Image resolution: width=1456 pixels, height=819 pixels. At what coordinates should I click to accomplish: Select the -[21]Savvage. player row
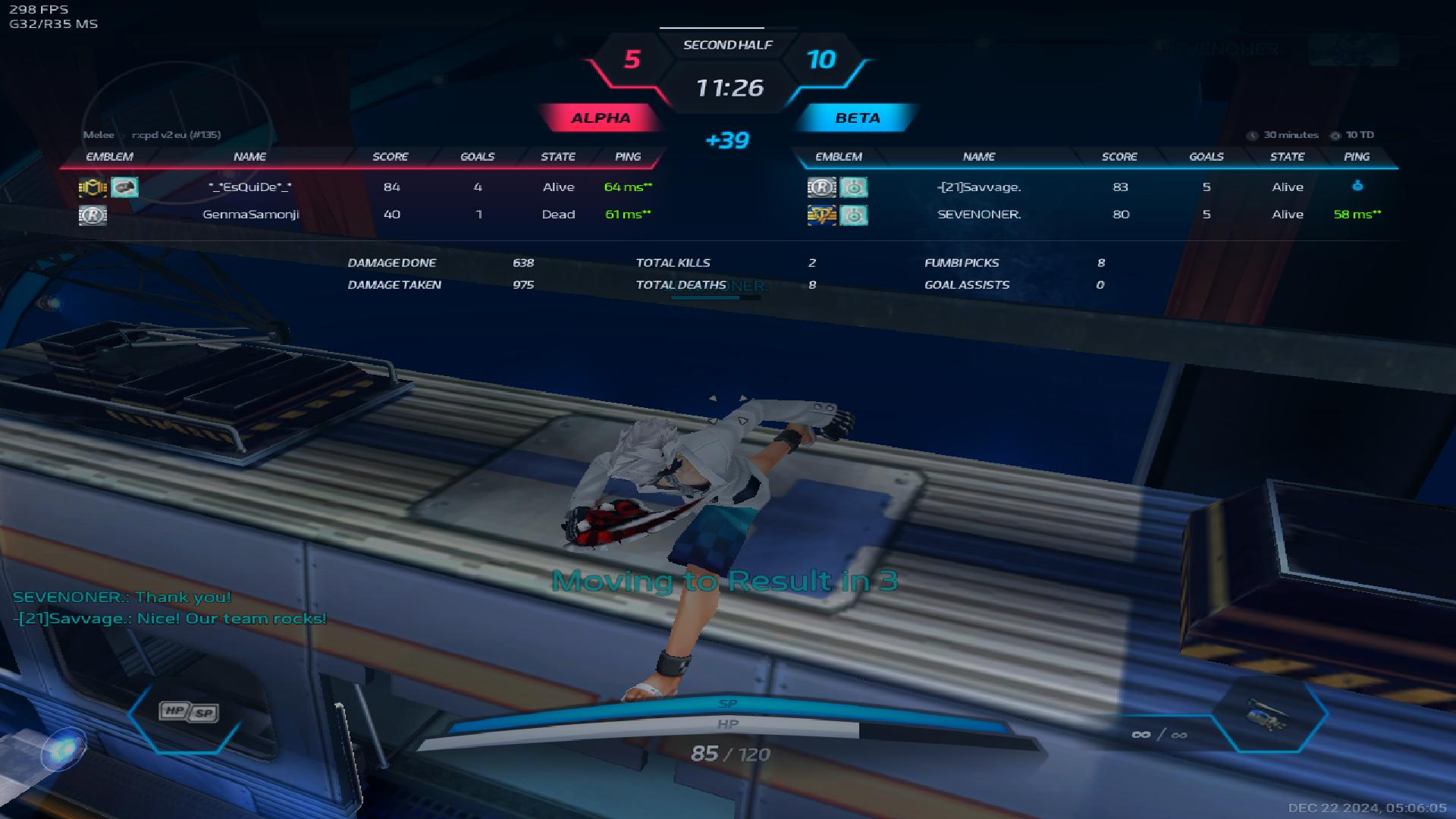click(979, 187)
